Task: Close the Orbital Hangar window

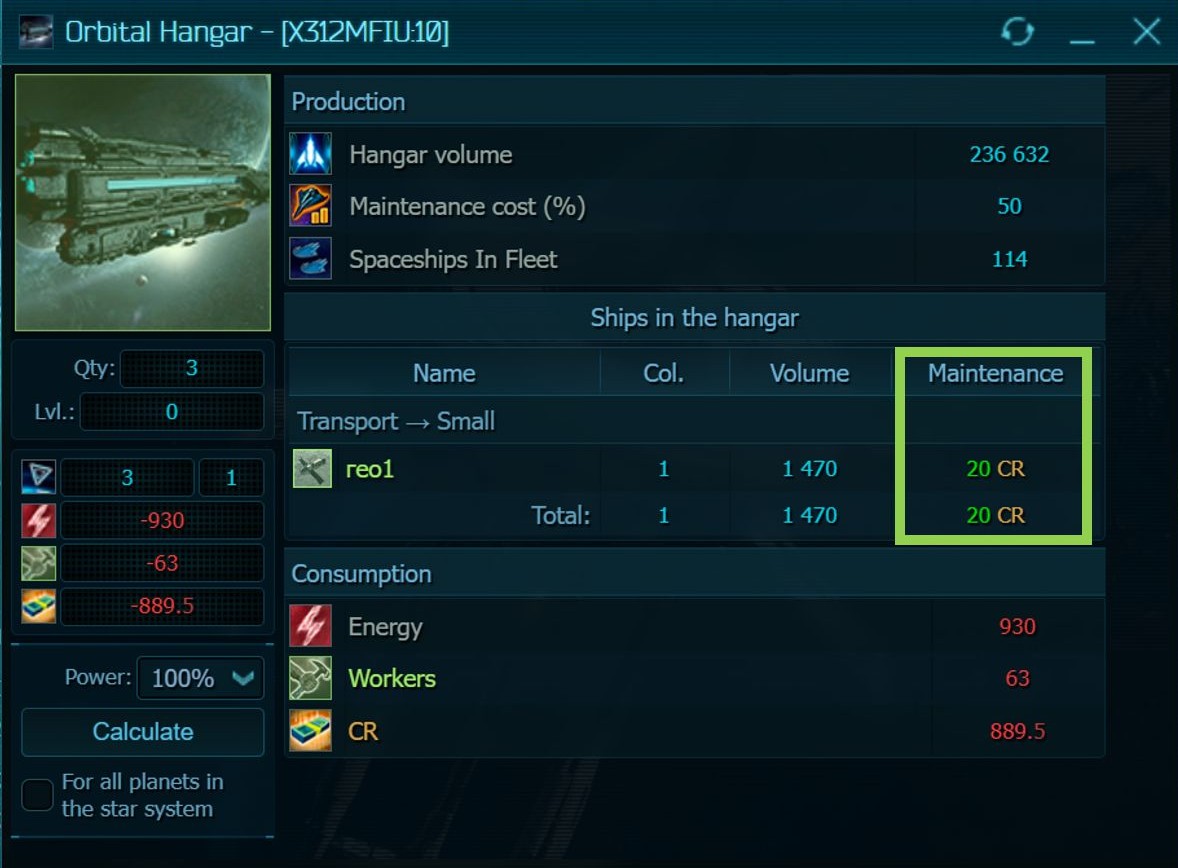Action: pyautogui.click(x=1146, y=32)
